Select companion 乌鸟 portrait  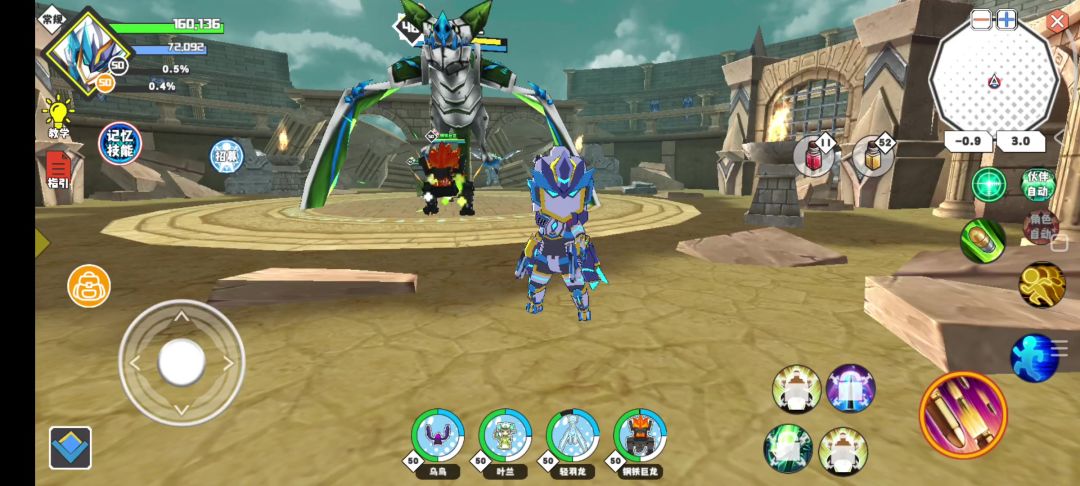[438, 435]
